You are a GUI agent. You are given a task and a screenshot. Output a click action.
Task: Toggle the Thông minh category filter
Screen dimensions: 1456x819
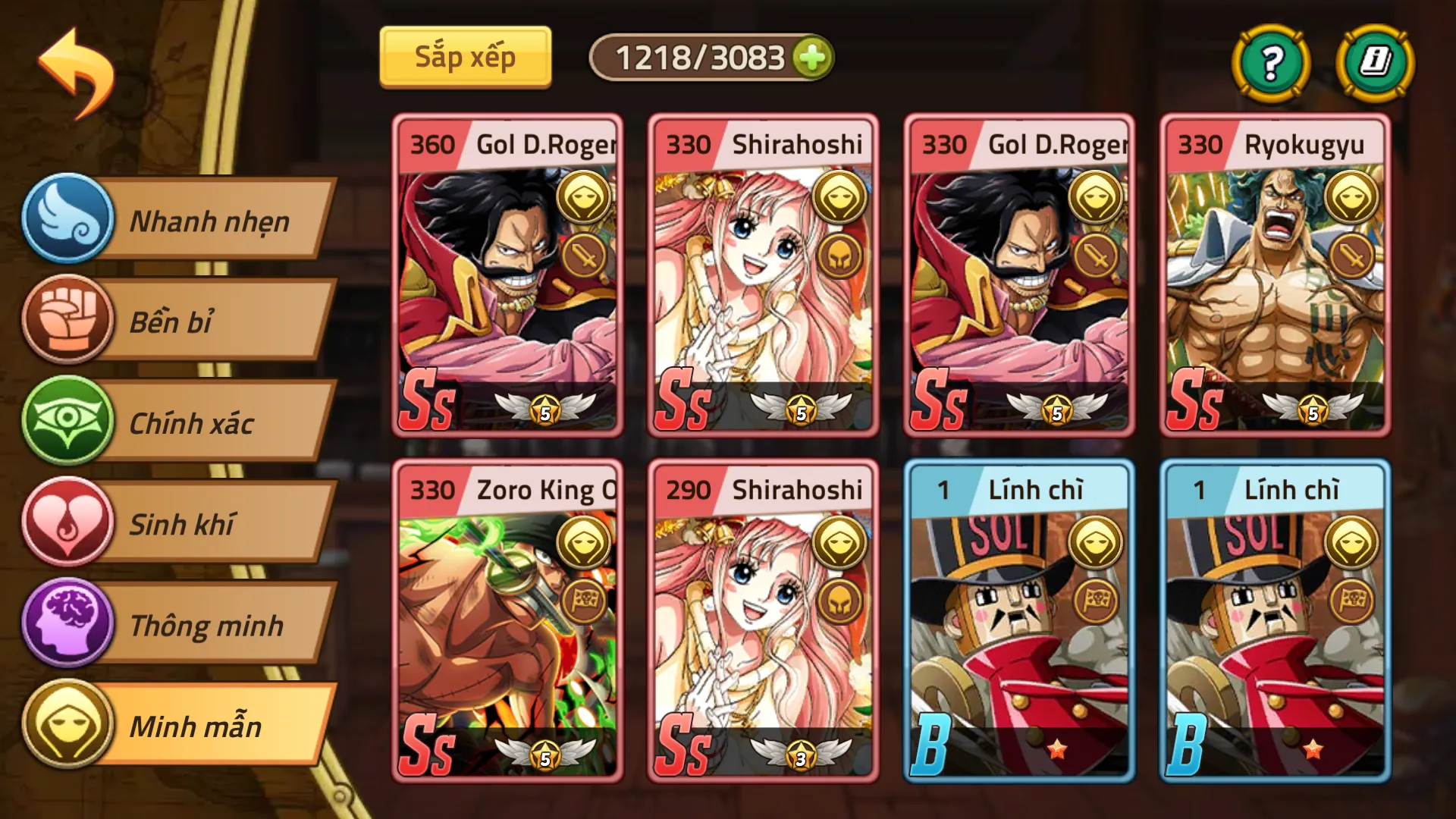[205, 625]
